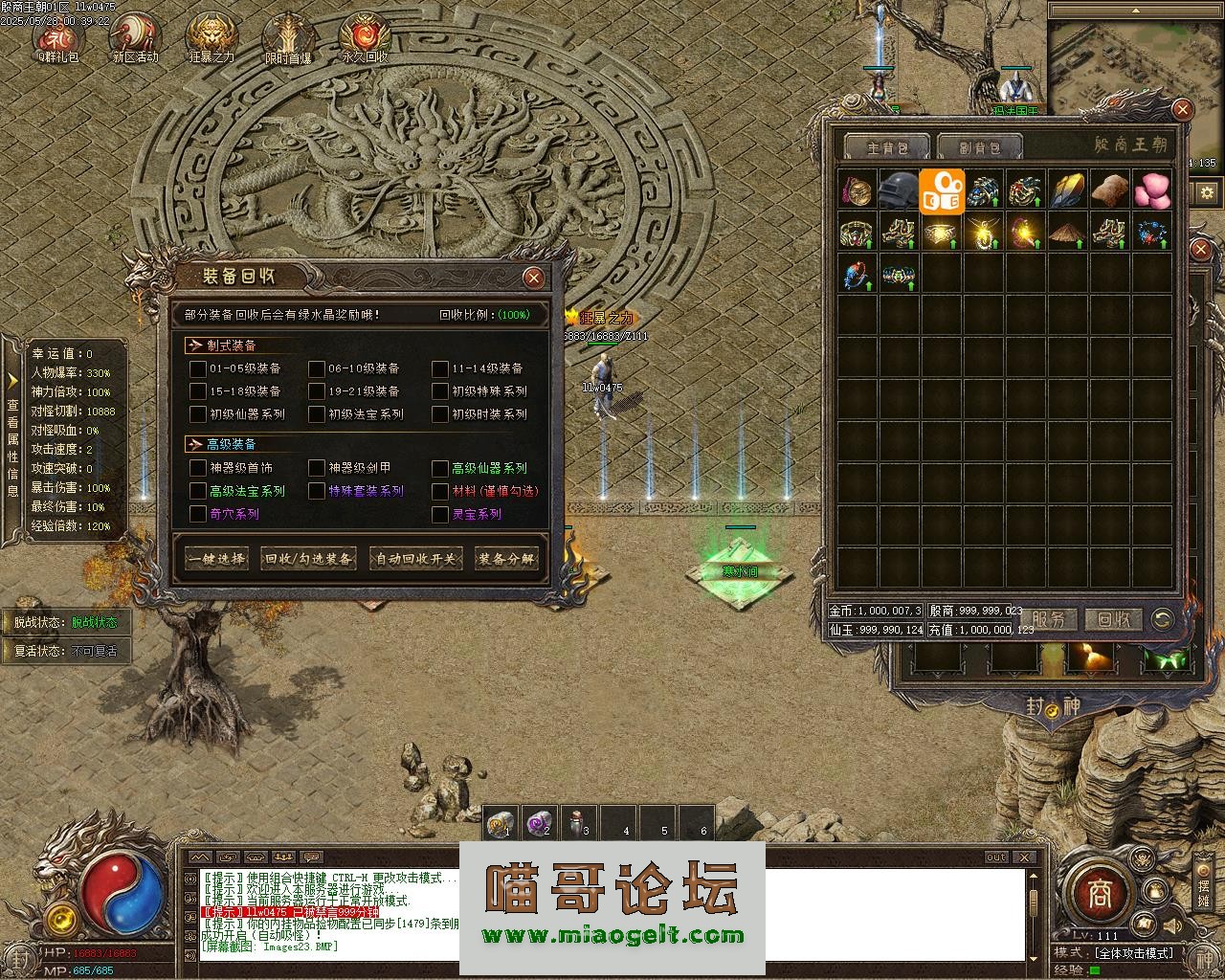Click the 回收 button under the bag
1225x980 pixels.
[1114, 620]
